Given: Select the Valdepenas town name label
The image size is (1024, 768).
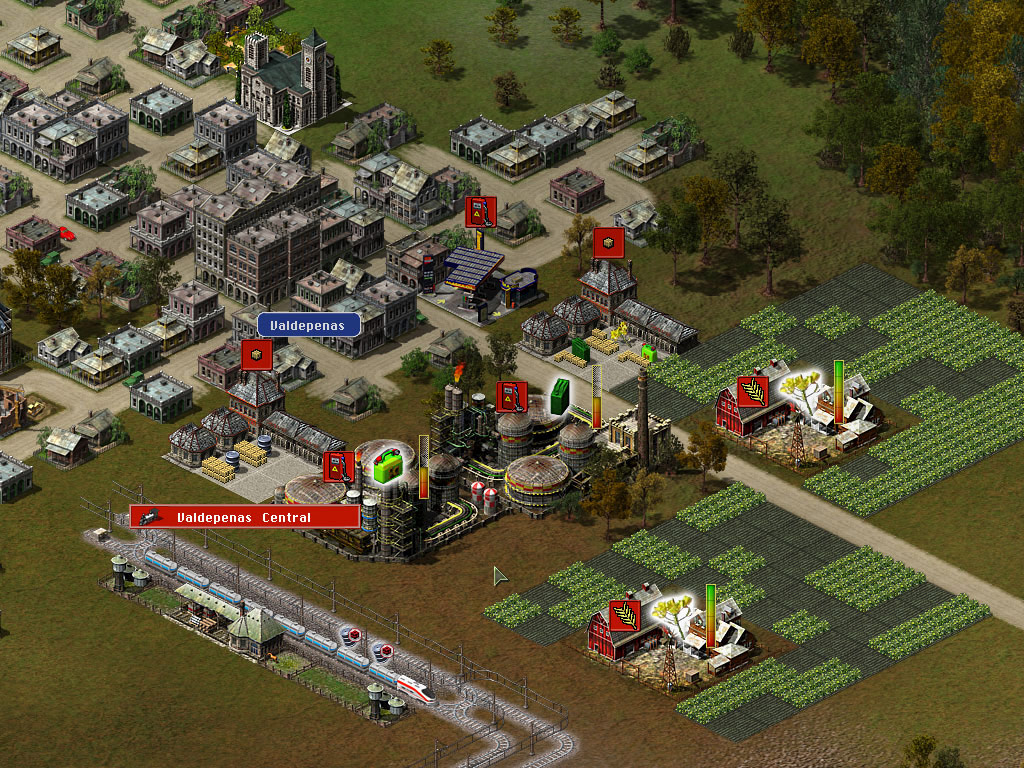Looking at the screenshot, I should point(308,325).
